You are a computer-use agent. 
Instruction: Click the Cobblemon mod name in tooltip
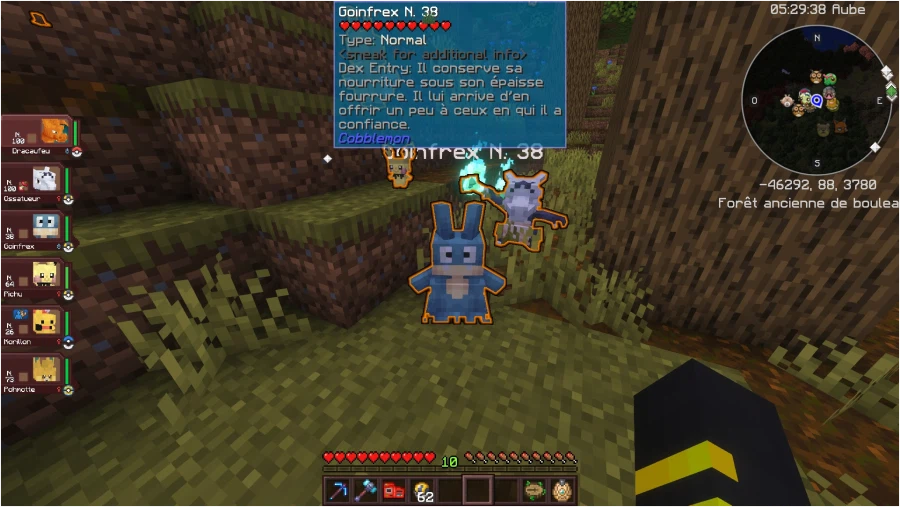(374, 139)
